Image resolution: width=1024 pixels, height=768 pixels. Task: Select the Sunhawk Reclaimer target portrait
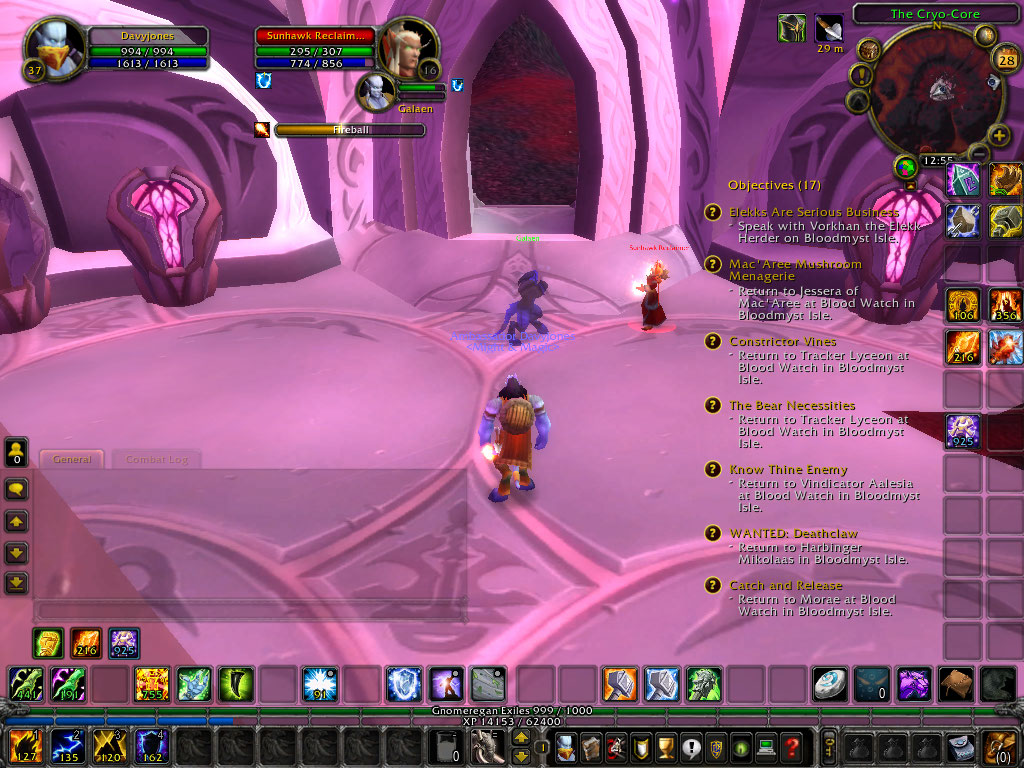point(406,46)
